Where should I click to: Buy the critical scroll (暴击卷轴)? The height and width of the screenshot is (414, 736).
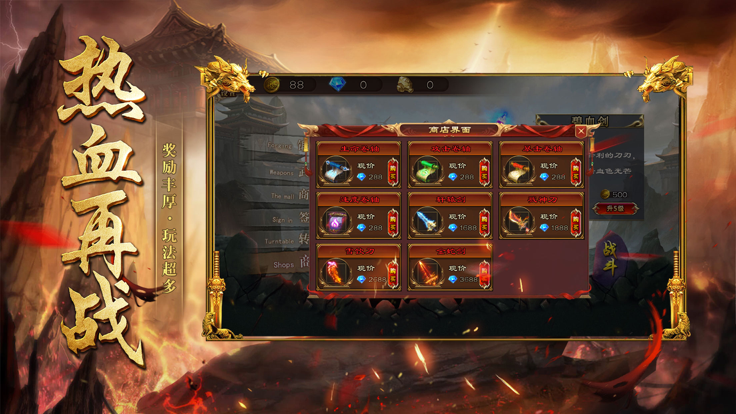point(576,171)
